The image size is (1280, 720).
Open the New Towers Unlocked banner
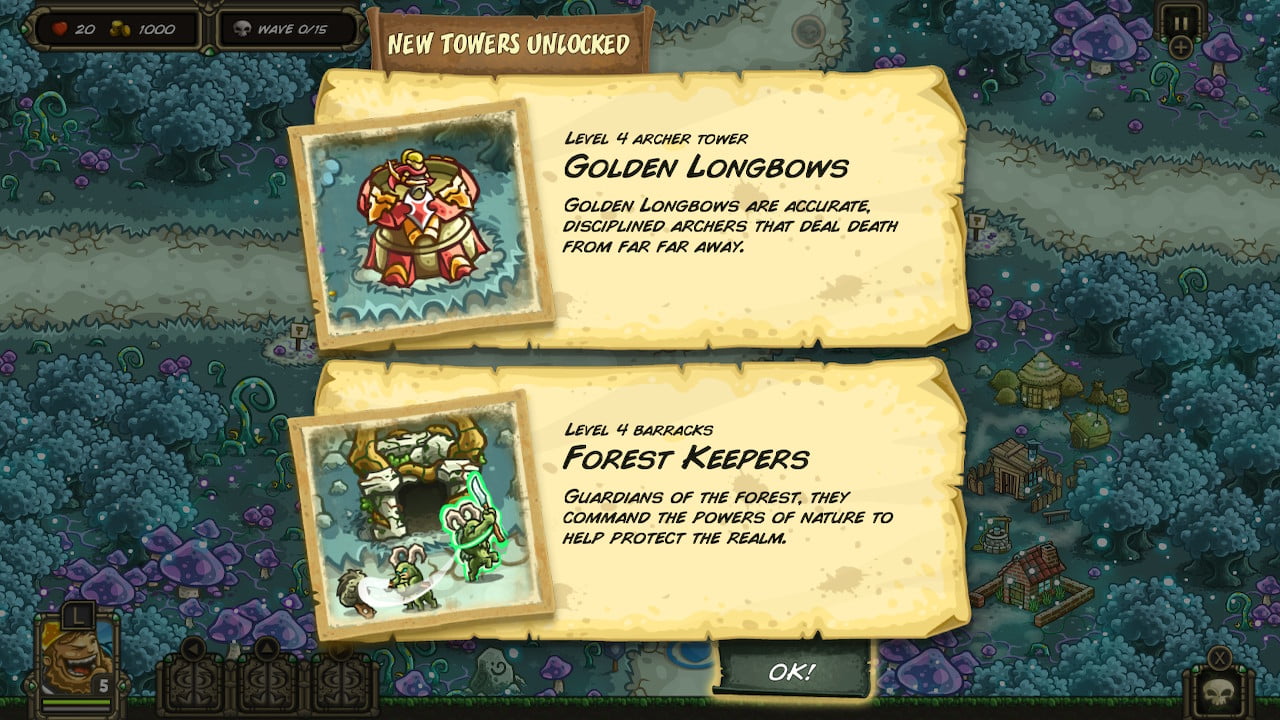[x=506, y=43]
